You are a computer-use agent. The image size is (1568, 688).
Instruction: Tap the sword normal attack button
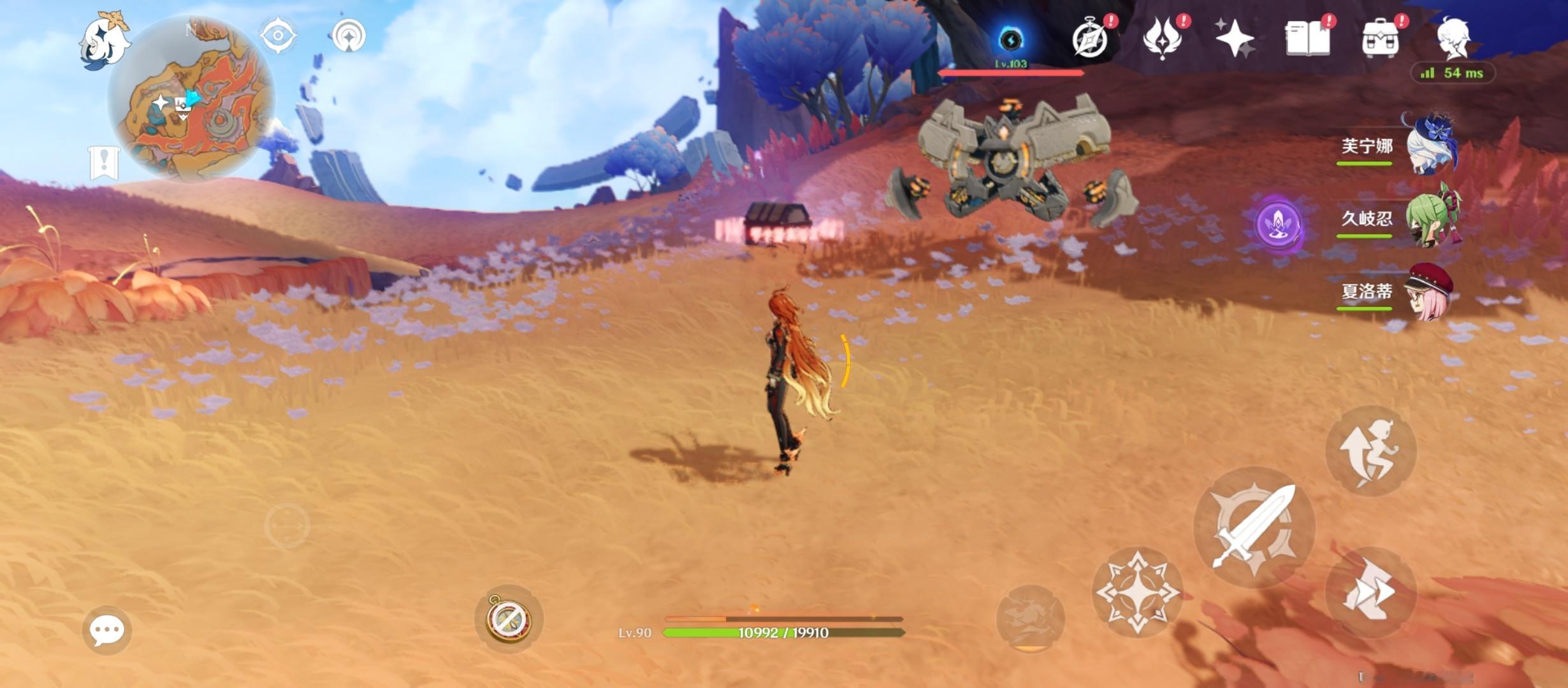1254,527
